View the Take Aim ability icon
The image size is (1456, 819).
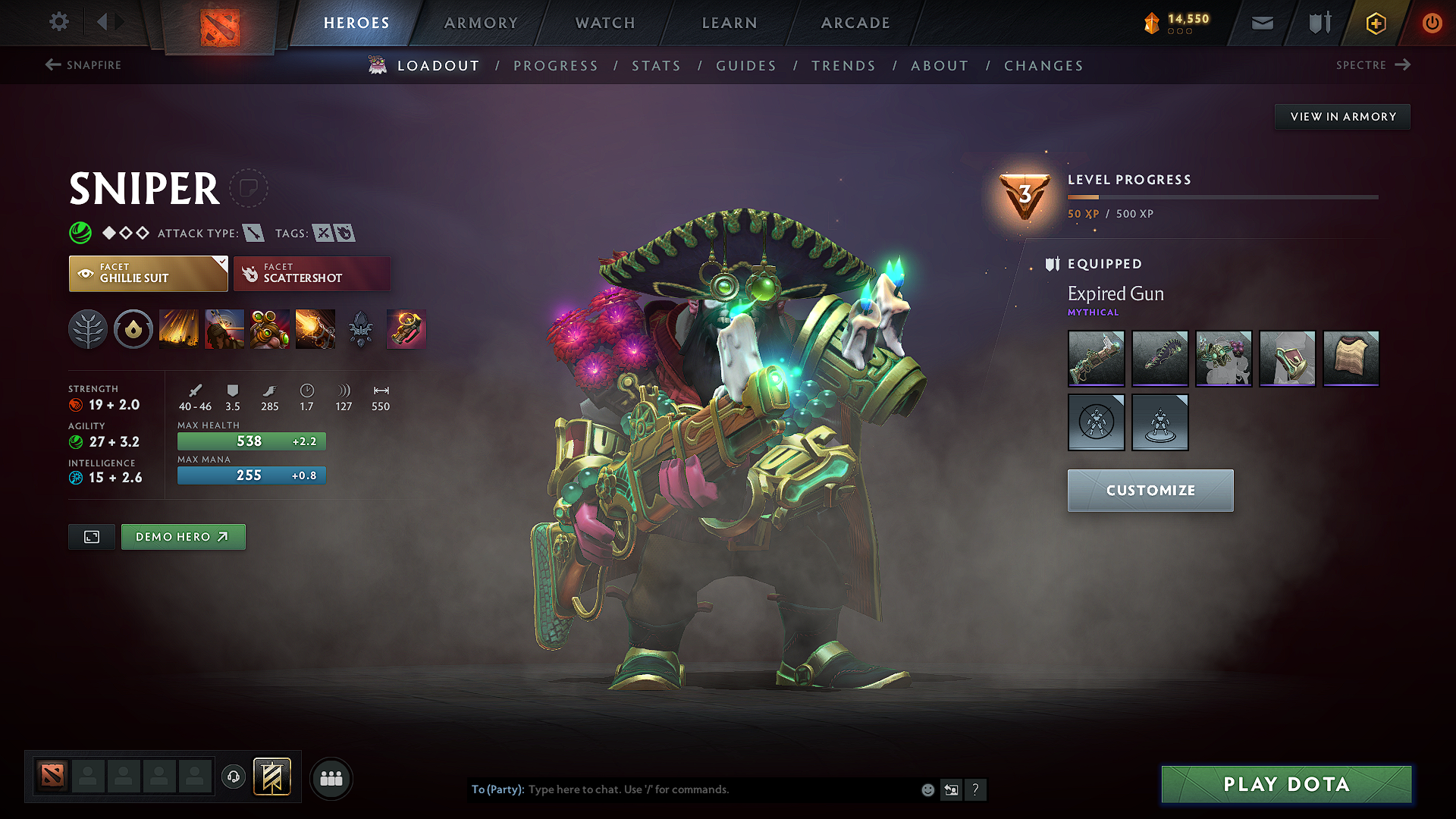[x=269, y=329]
